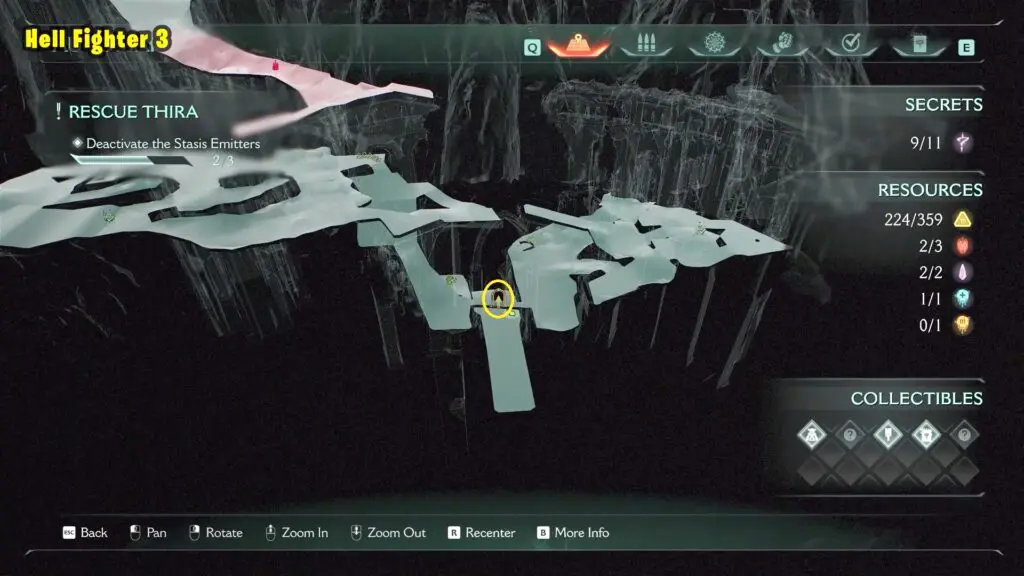Viewport: 1024px width, 576px height.
Task: Click the purple Secrets icon
Action: (963, 143)
